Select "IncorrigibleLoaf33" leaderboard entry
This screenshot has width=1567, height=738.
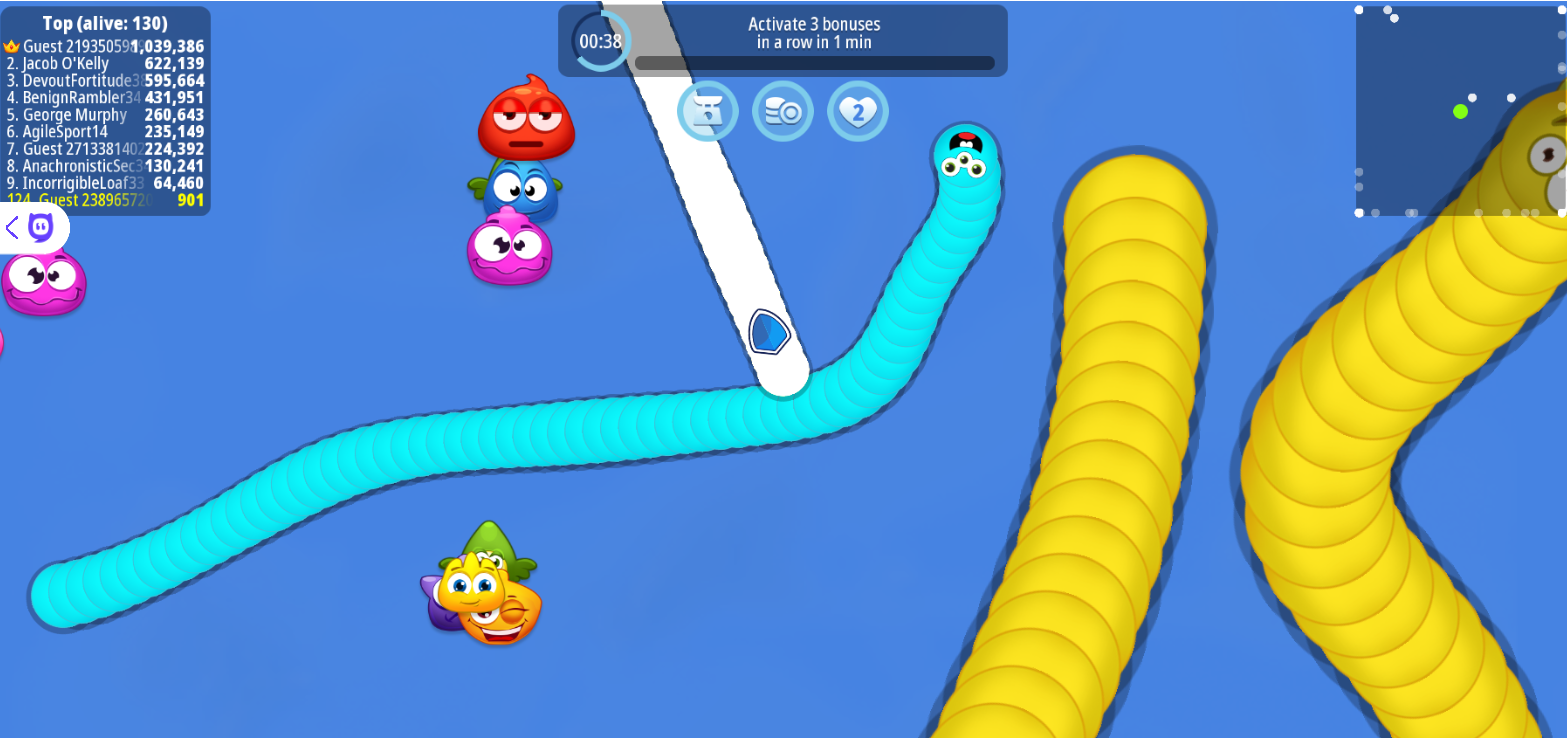tap(85, 183)
